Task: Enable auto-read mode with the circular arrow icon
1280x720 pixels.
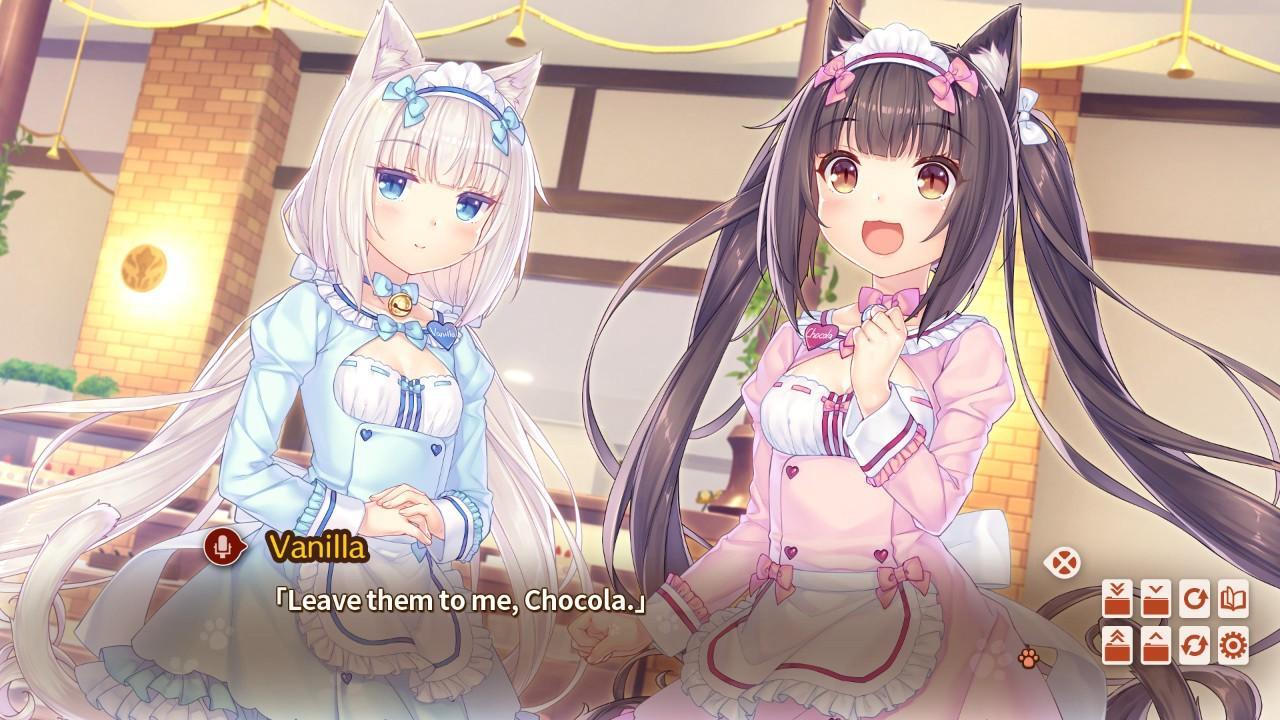Action: 1192,598
